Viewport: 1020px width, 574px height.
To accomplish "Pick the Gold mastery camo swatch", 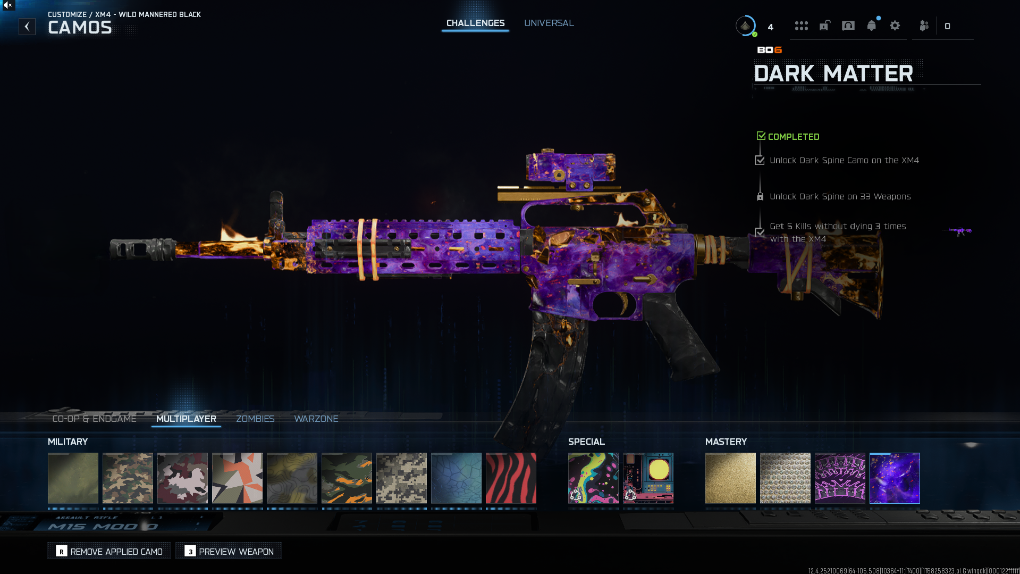I will coord(730,478).
